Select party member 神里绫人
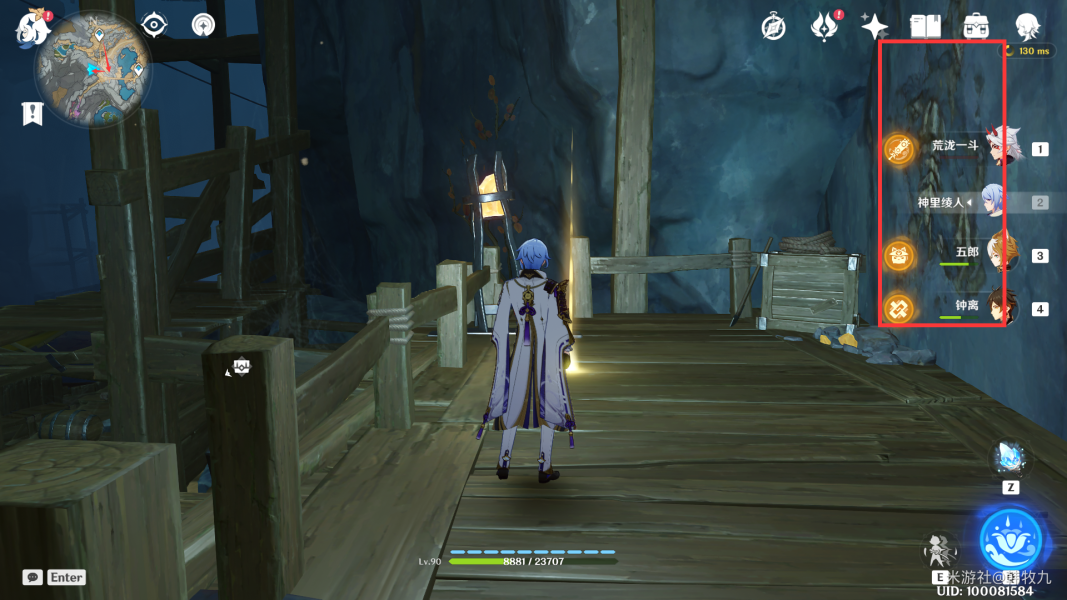1067x600 pixels. tap(992, 201)
